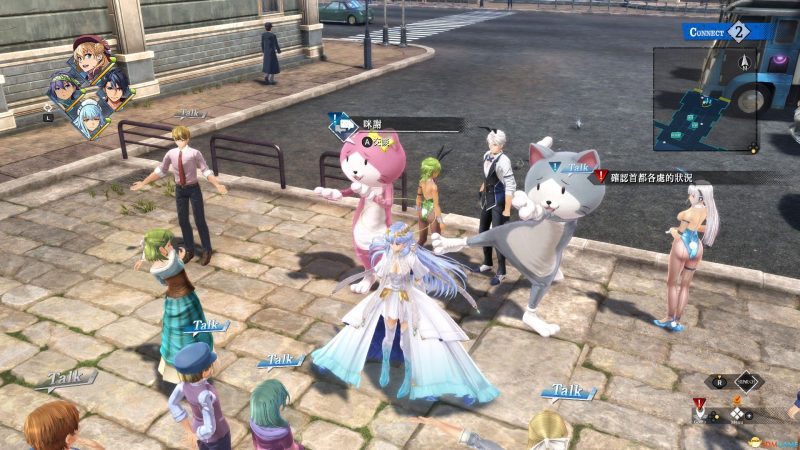
Task: Open the minimap
Action: pyautogui.click(x=705, y=100)
